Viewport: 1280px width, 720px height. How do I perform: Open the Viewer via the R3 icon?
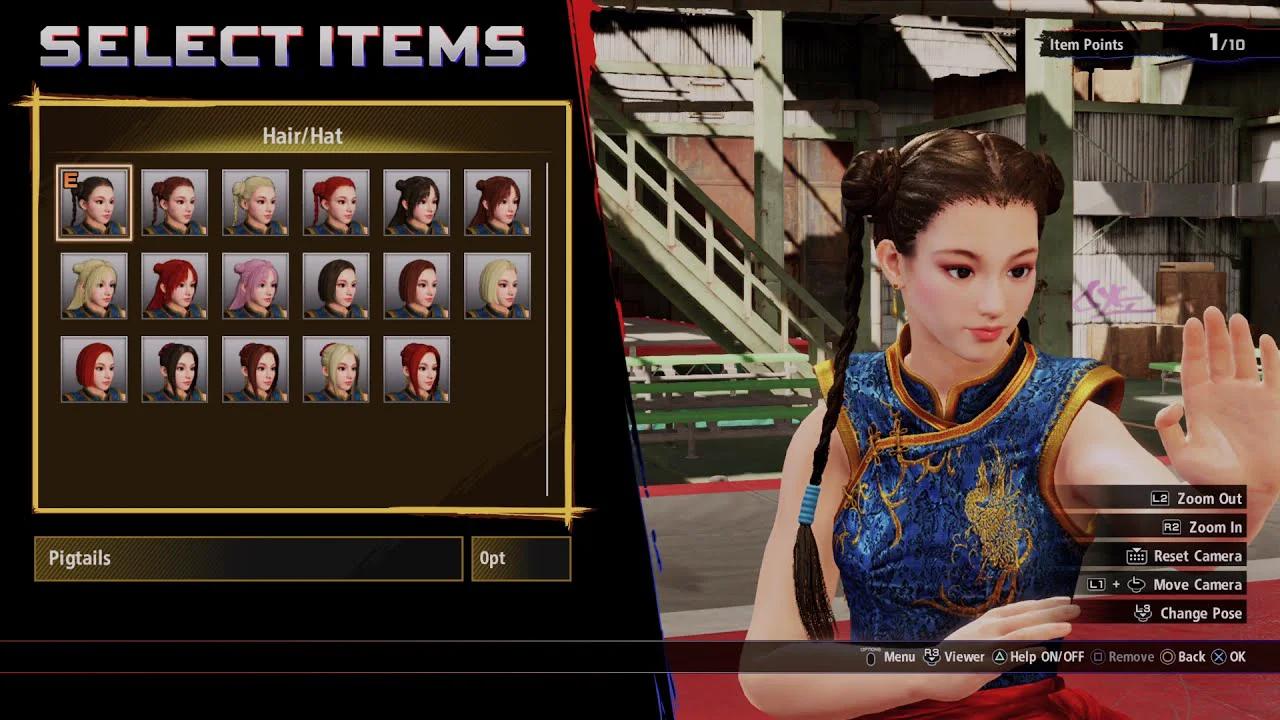click(931, 655)
